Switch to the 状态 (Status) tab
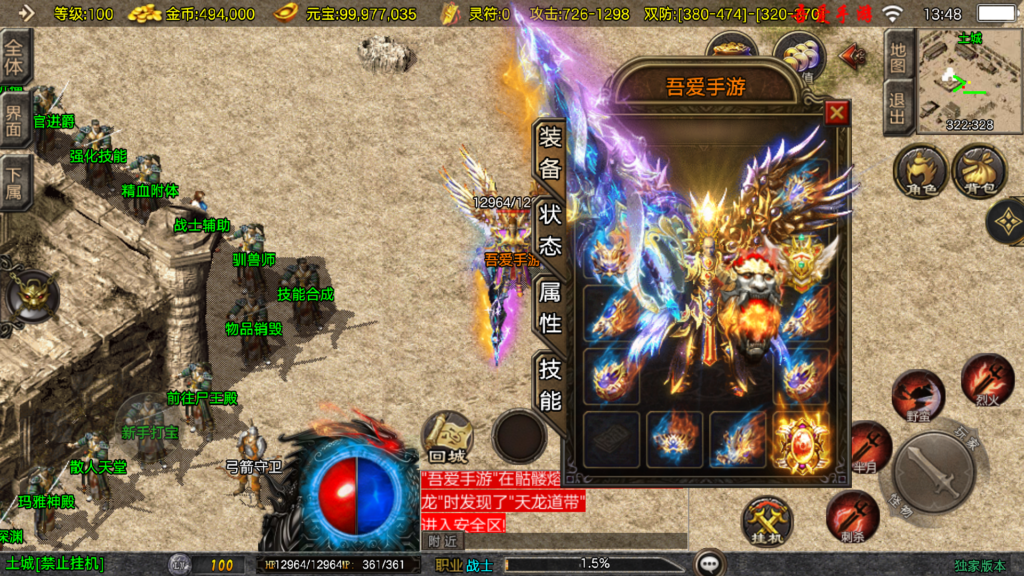 click(x=551, y=230)
